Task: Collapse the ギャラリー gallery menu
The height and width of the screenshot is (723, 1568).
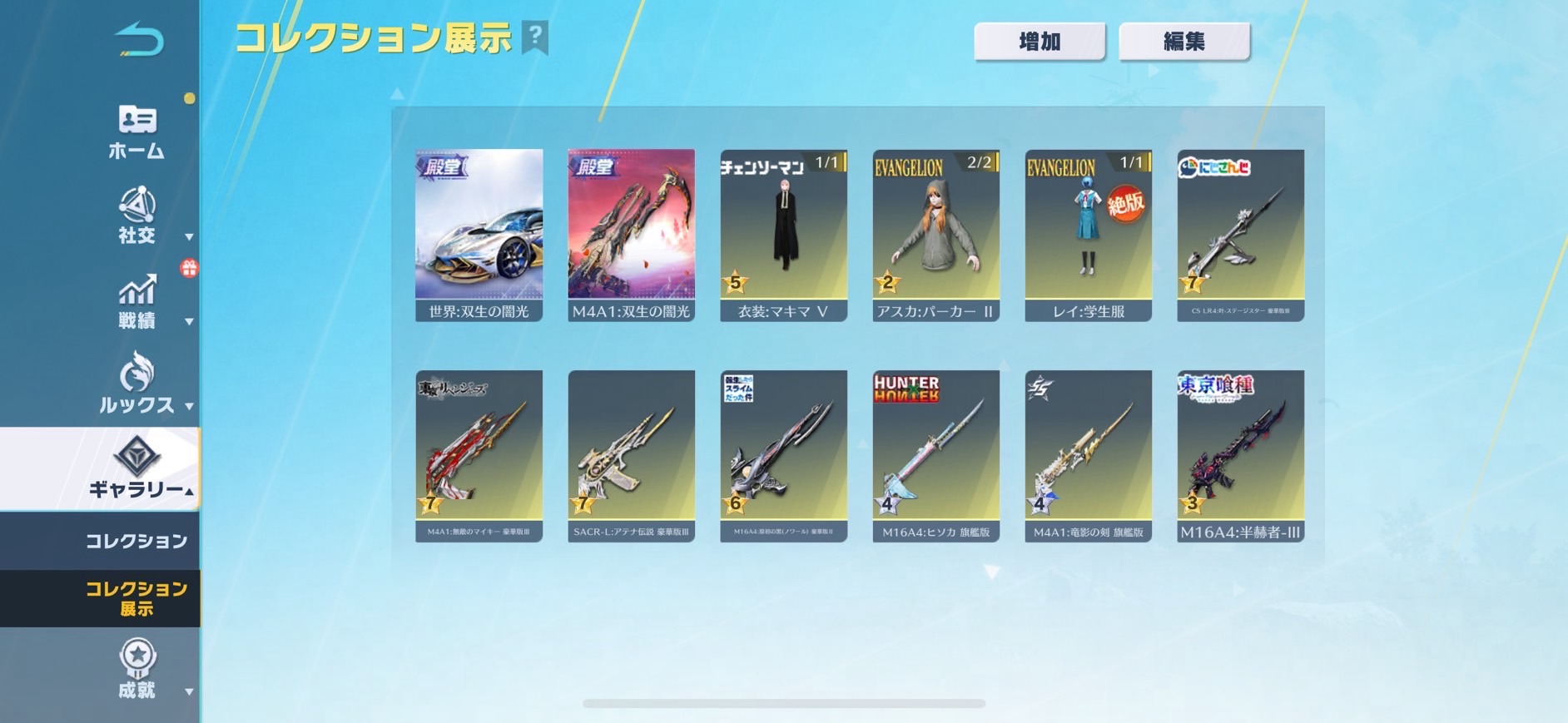Action: click(137, 468)
